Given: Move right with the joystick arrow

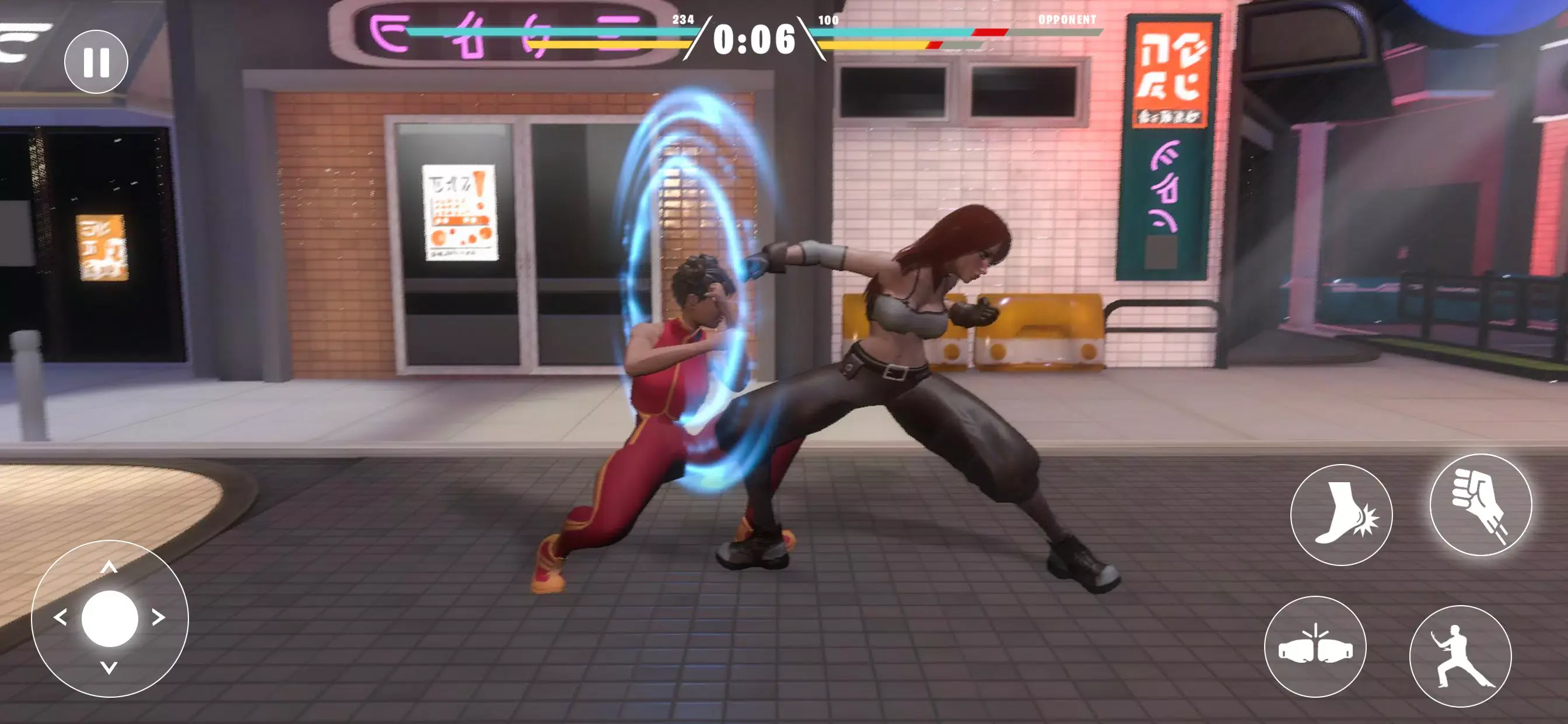Looking at the screenshot, I should pos(158,617).
